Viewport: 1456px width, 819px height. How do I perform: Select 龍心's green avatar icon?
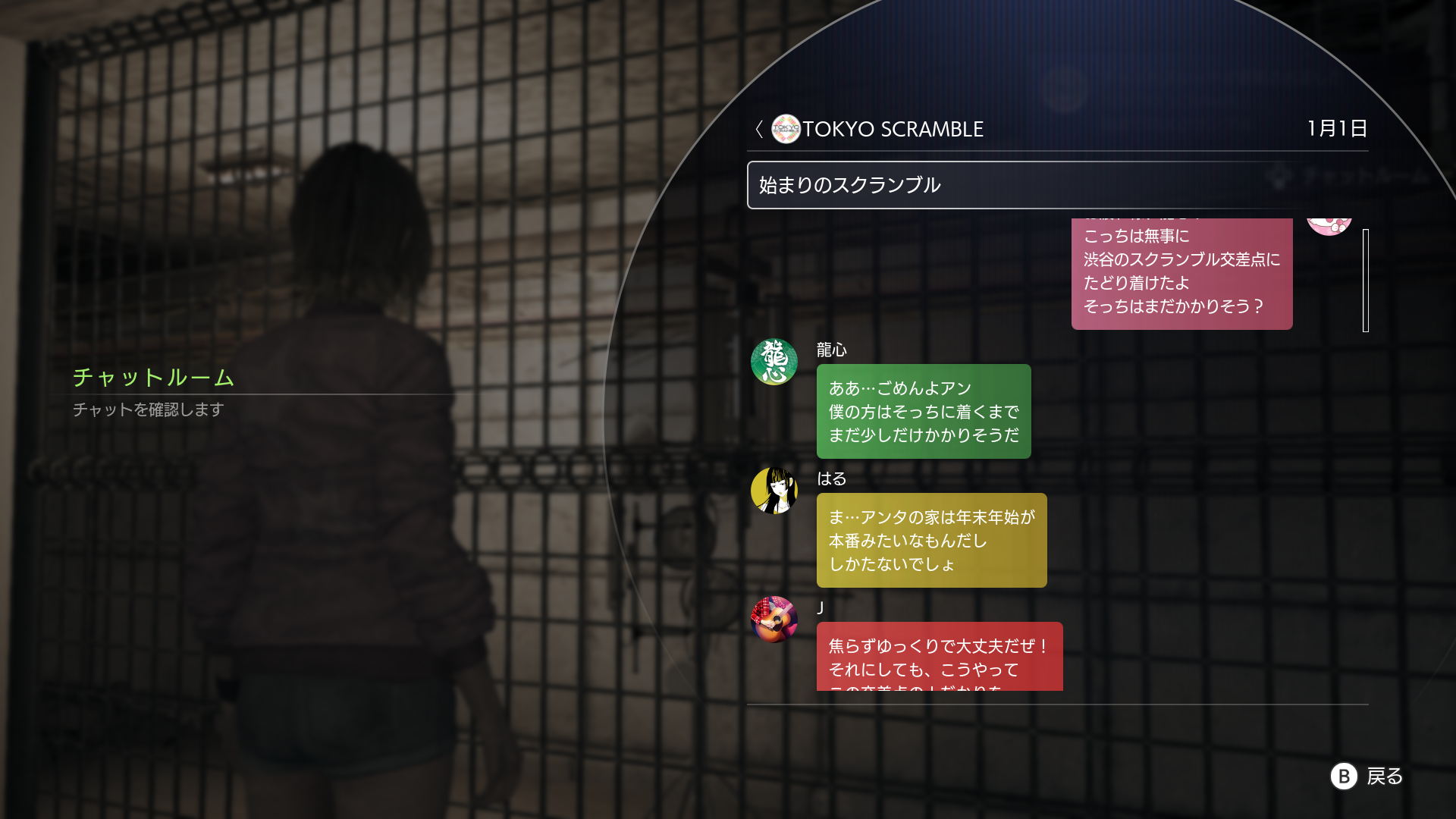click(x=774, y=362)
